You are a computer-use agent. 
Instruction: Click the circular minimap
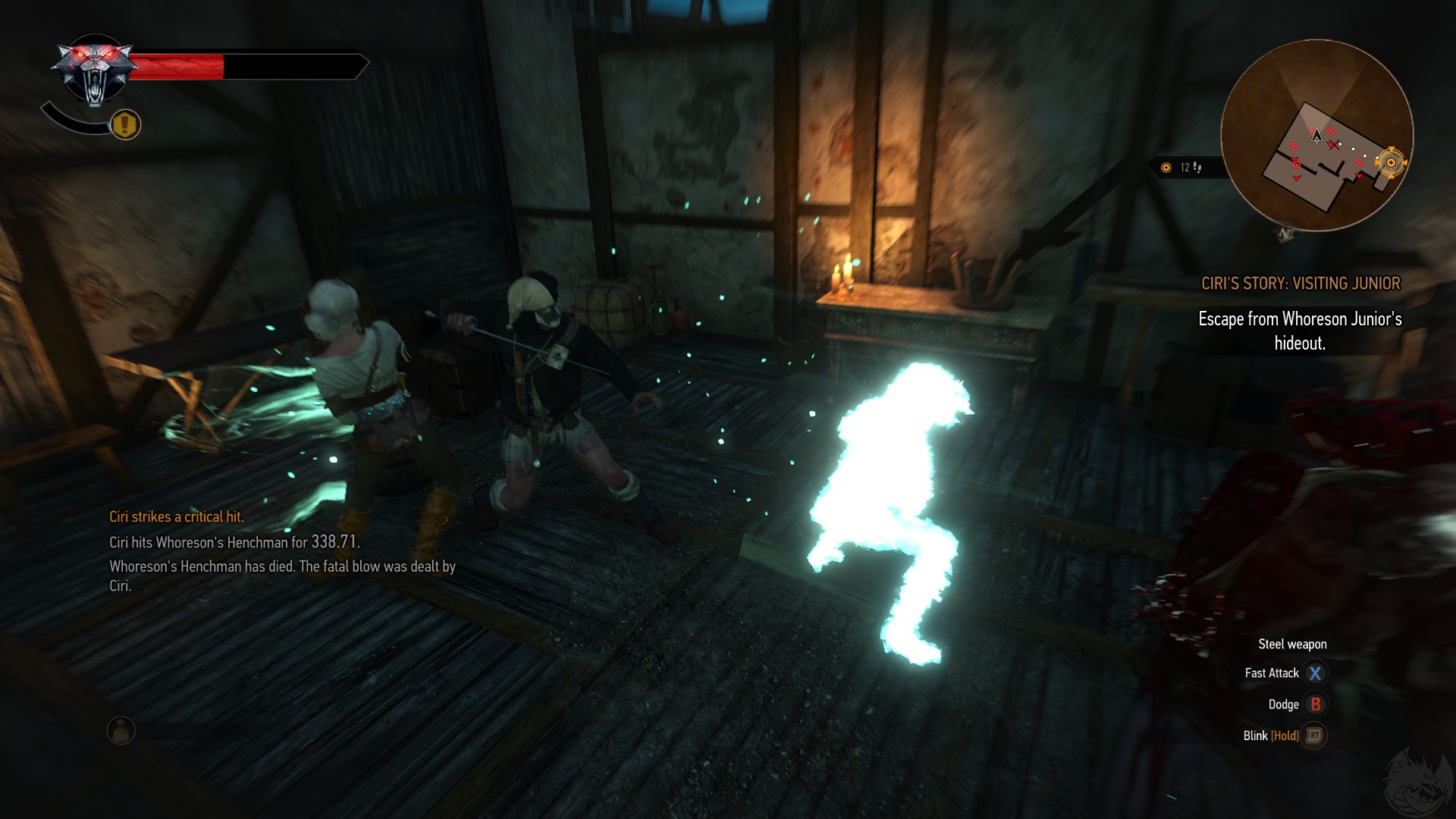(x=1316, y=135)
